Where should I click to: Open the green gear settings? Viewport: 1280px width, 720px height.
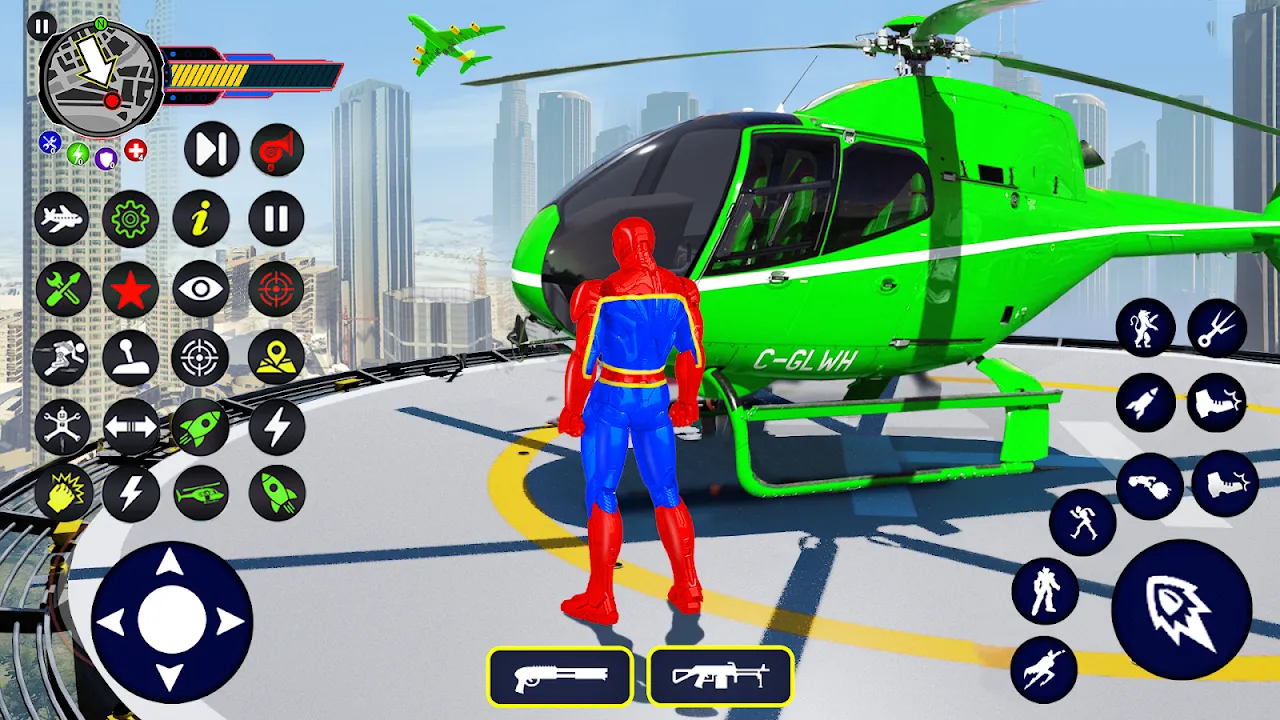(130, 218)
